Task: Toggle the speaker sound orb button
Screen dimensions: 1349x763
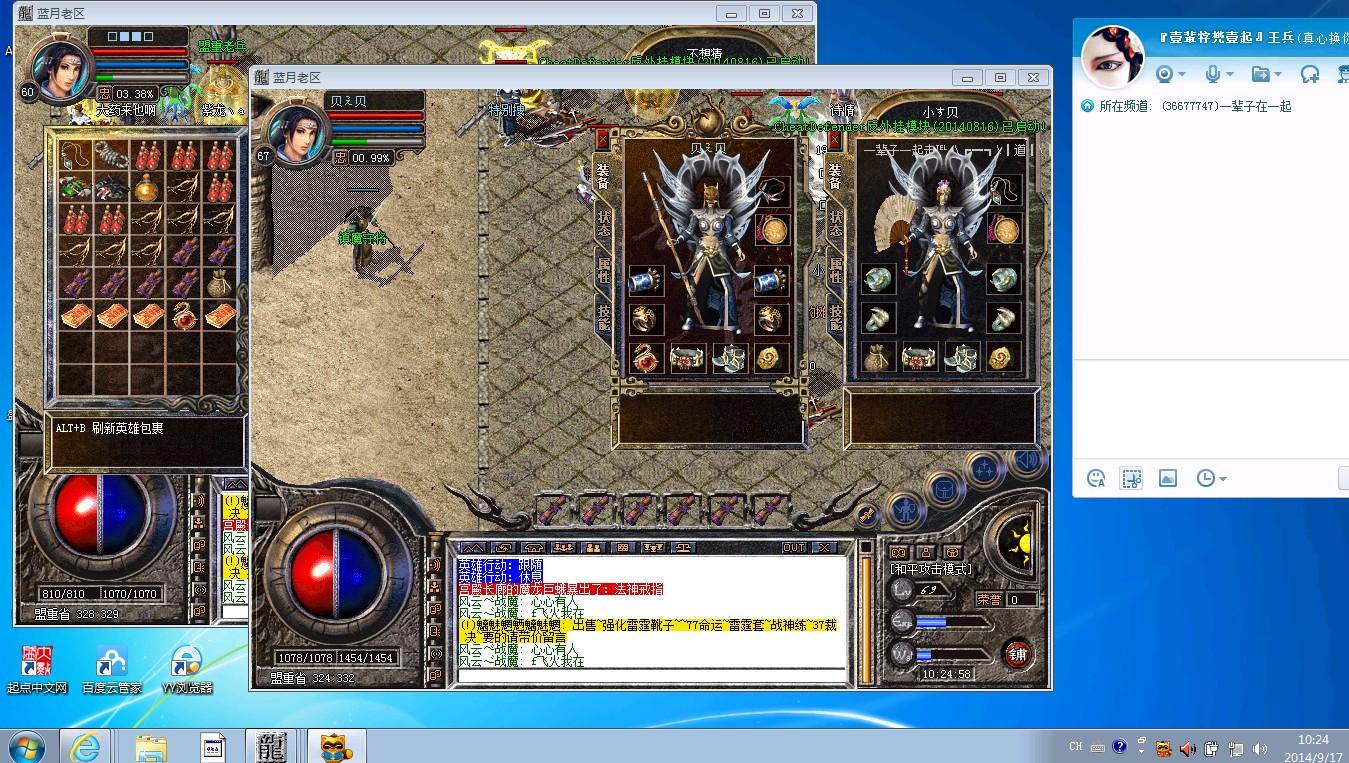Action: point(1023,460)
